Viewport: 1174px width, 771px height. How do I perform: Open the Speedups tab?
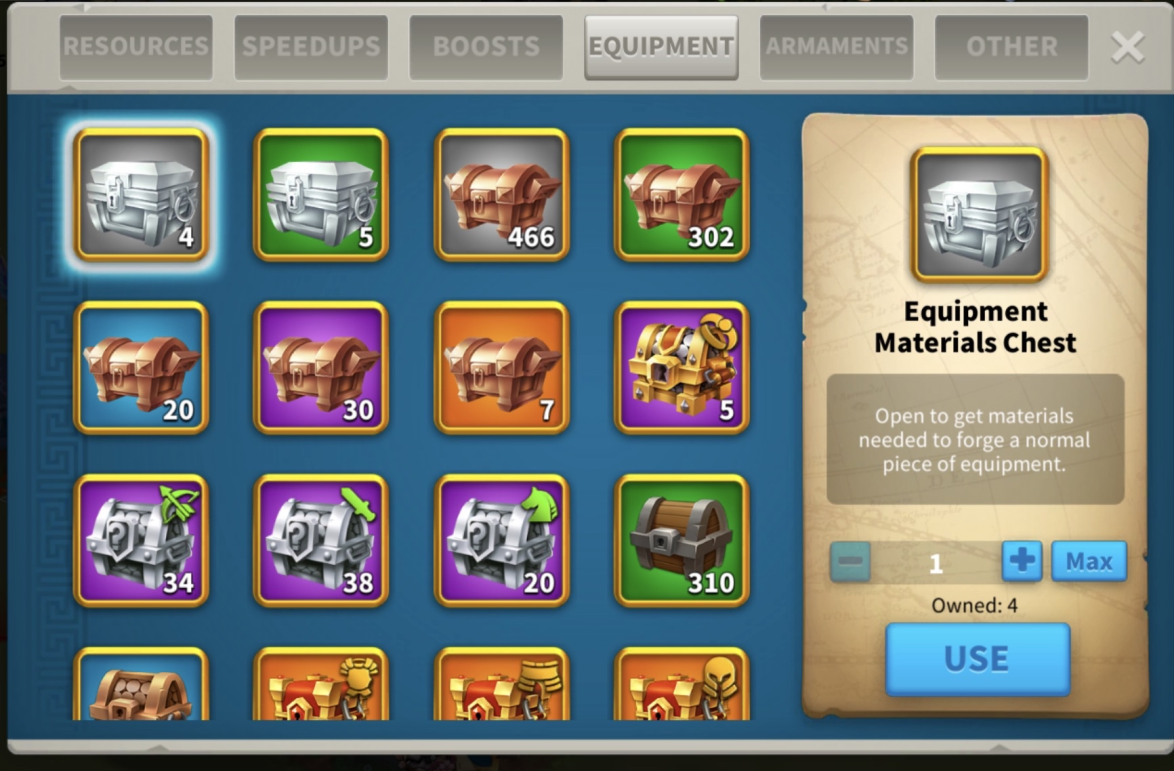[x=311, y=47]
